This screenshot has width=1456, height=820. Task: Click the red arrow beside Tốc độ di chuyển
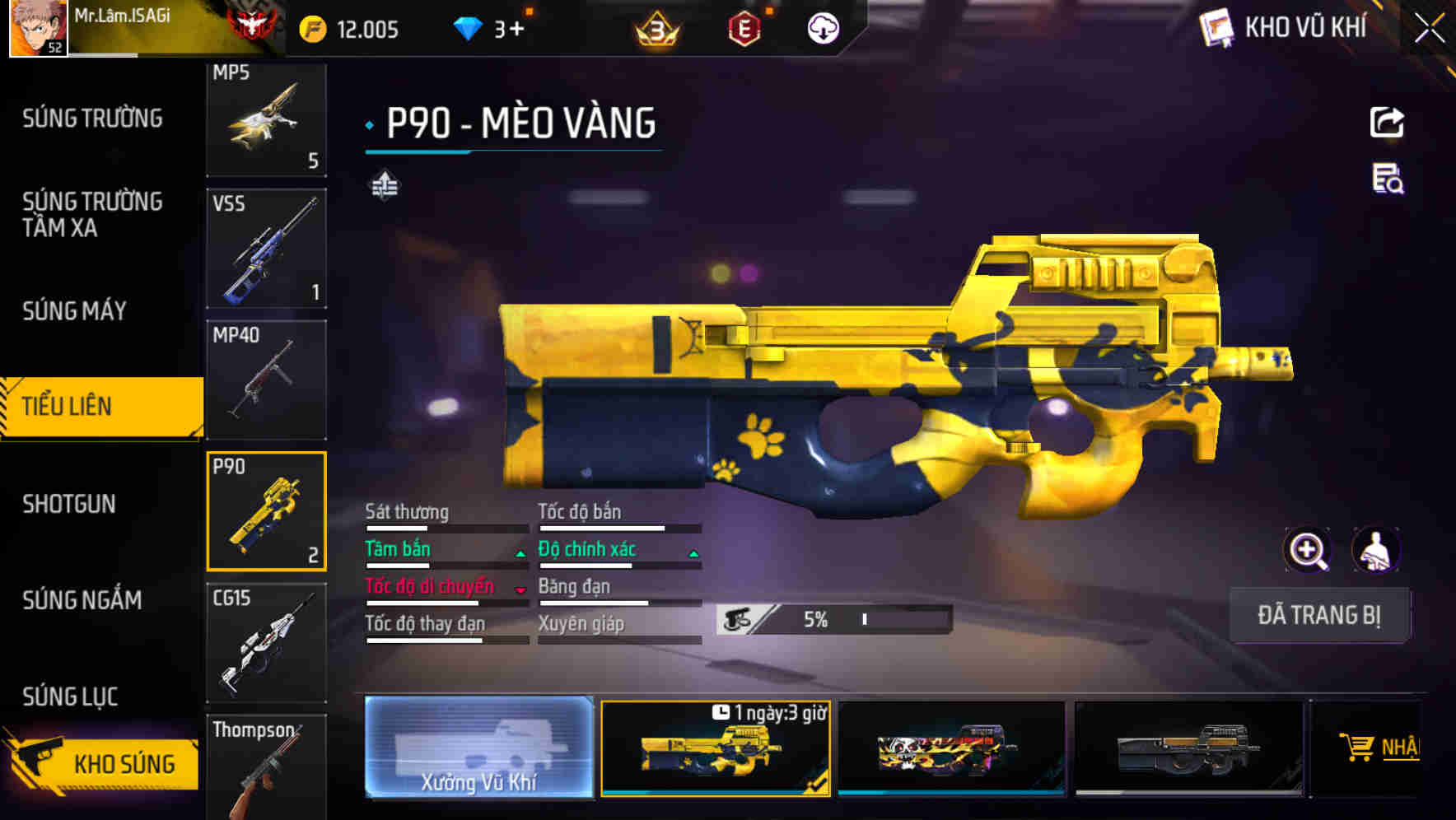pyautogui.click(x=520, y=591)
